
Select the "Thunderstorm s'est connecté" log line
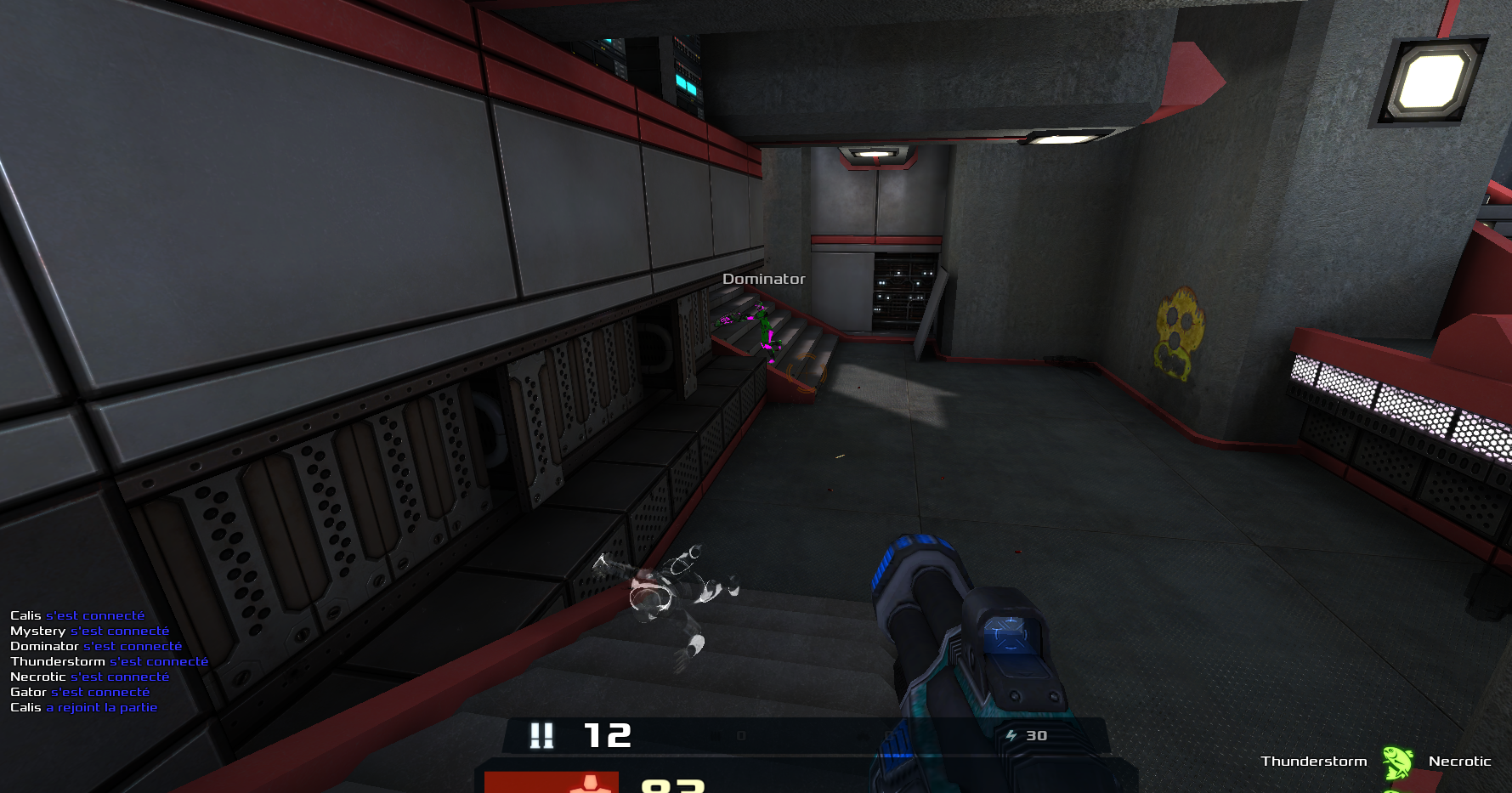tap(109, 661)
